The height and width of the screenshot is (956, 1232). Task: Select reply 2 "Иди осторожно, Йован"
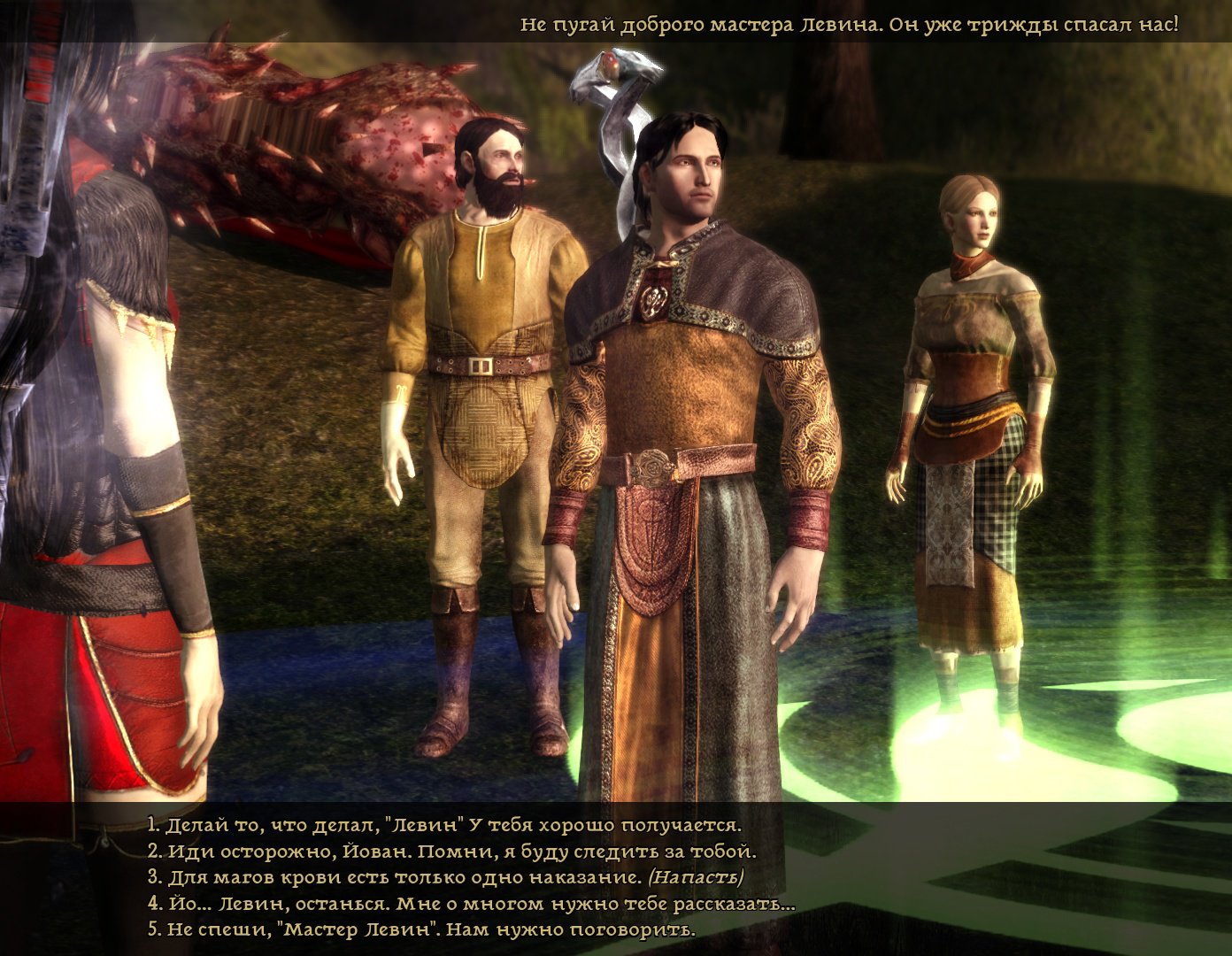click(451, 852)
